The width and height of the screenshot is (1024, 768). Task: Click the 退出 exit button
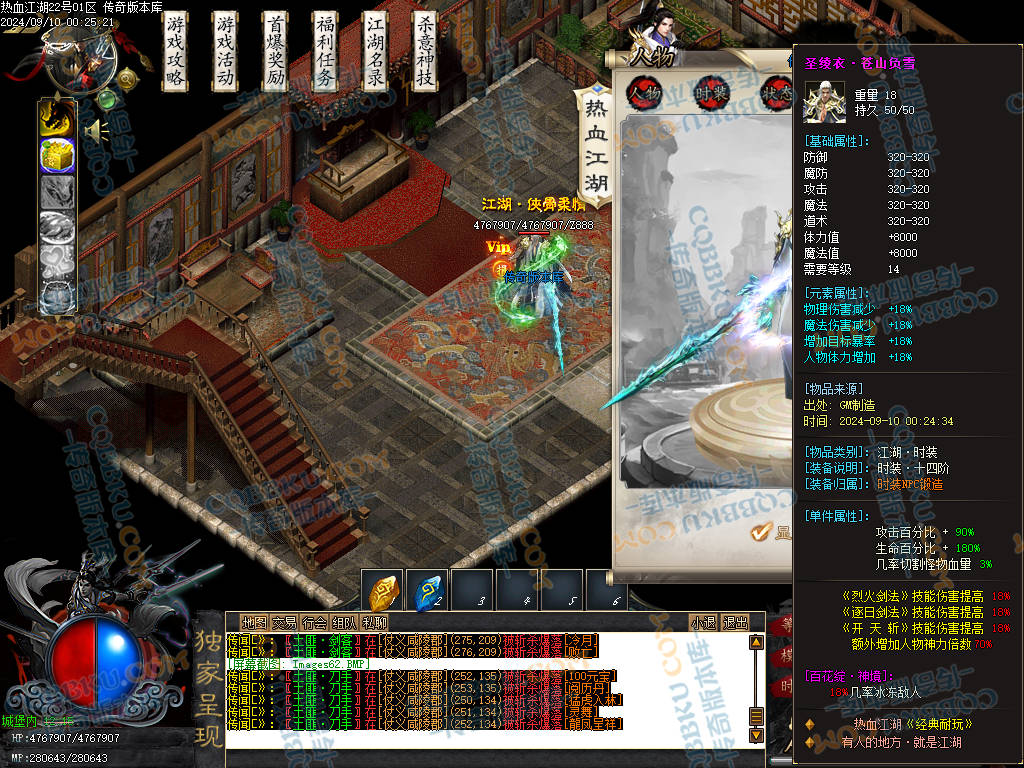pos(735,622)
